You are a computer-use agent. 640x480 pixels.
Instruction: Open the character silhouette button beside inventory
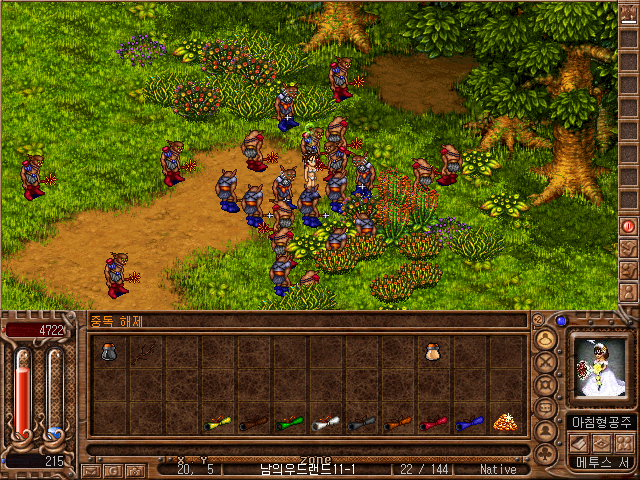pos(546,432)
